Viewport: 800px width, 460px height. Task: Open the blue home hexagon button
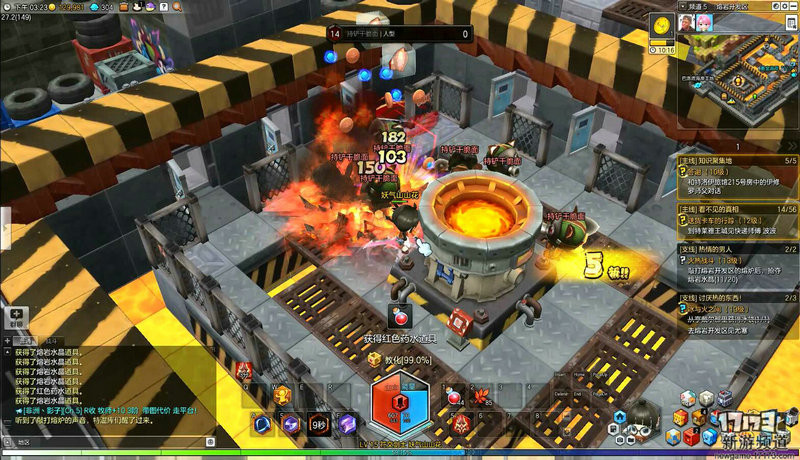[x=619, y=415]
